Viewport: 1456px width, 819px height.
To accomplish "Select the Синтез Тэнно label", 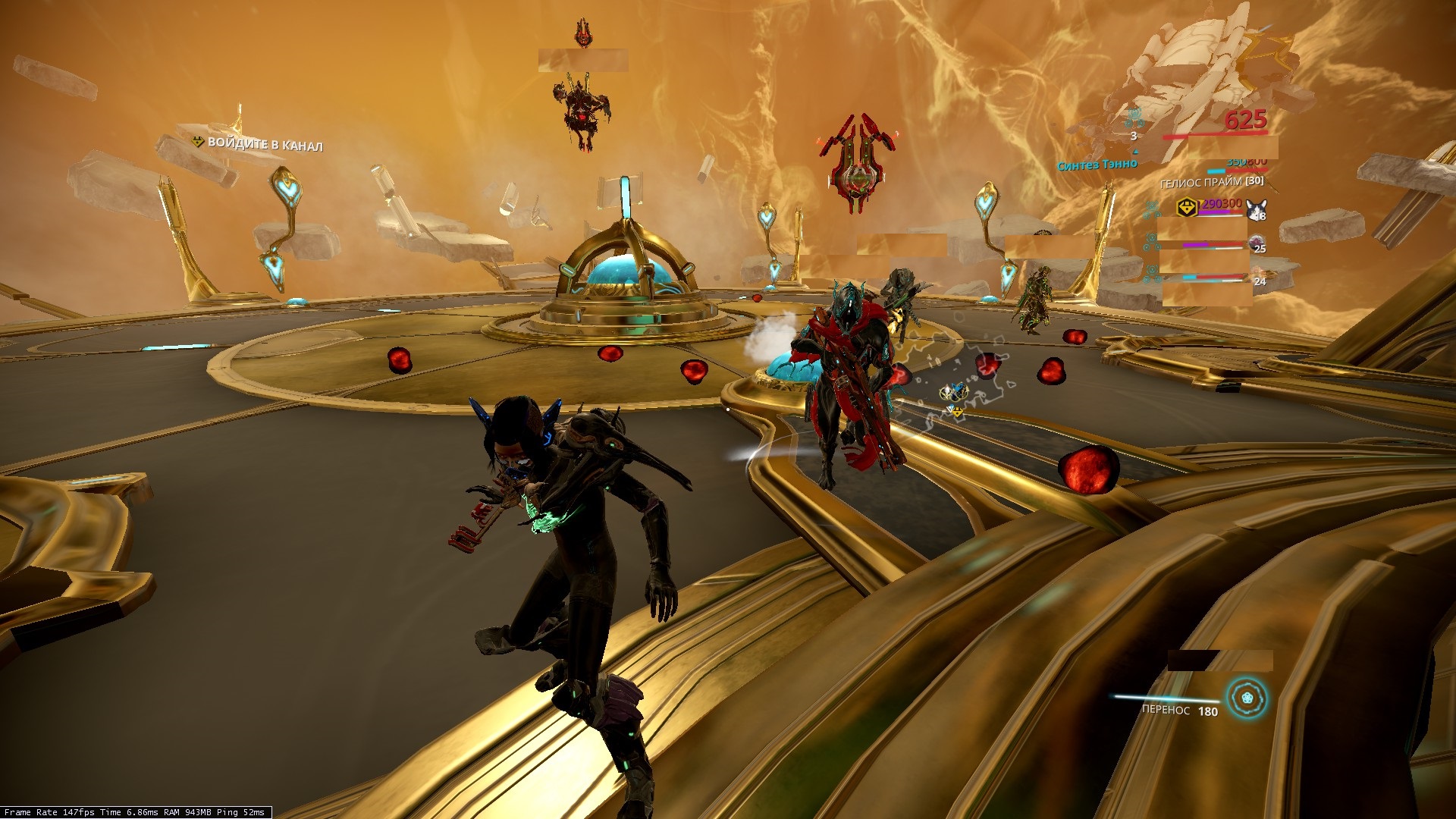I will 1097,165.
